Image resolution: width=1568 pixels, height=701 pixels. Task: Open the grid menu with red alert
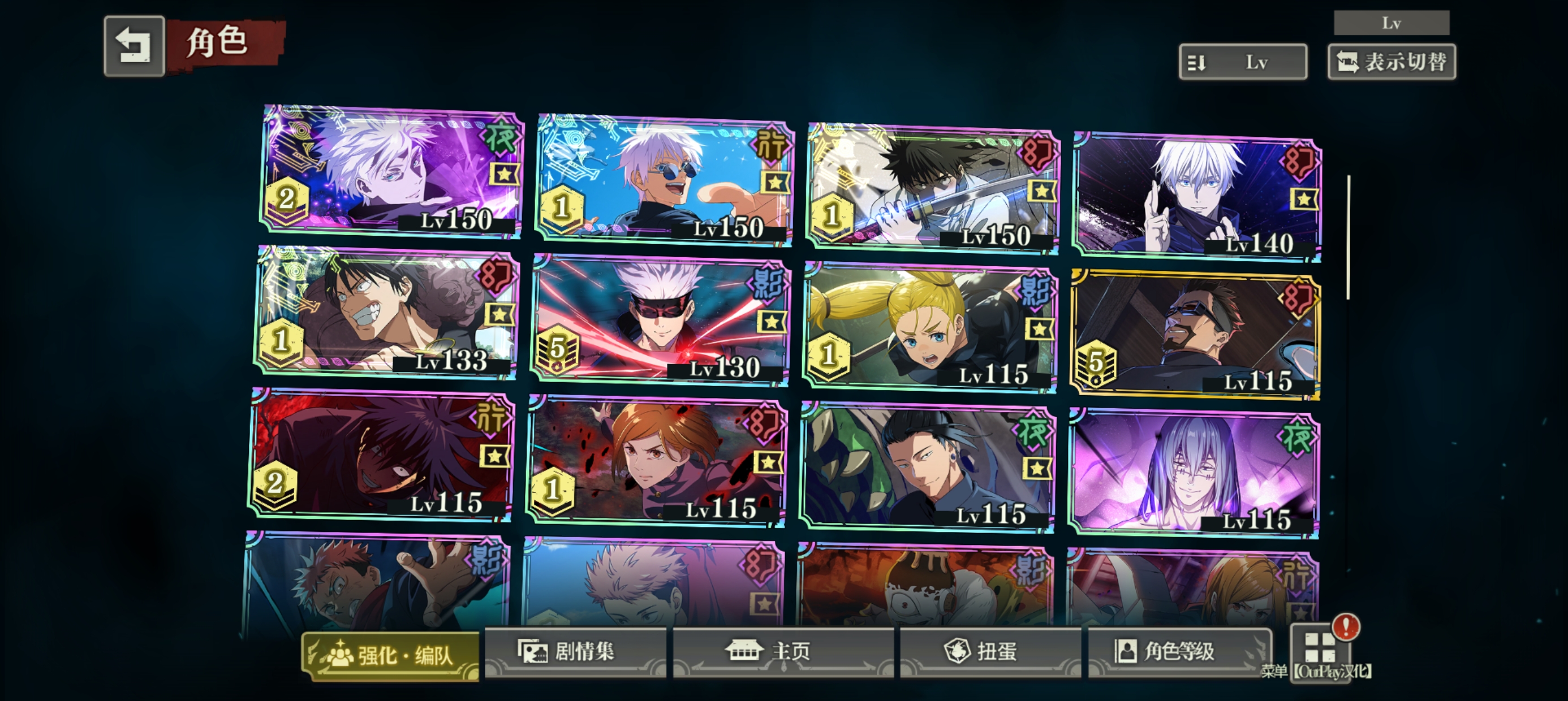click(1320, 647)
